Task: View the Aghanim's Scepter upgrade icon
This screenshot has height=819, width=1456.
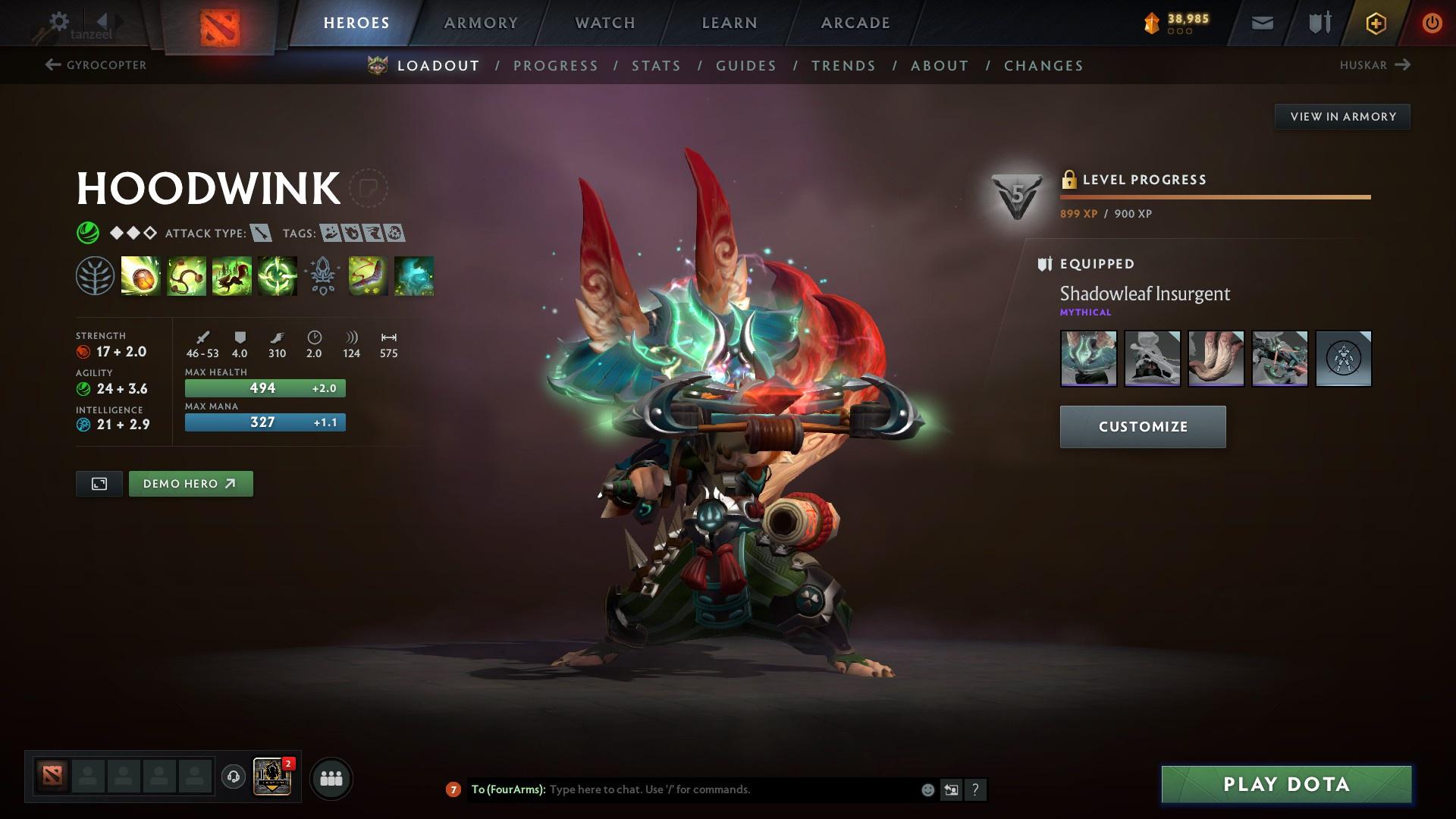Action: [322, 277]
